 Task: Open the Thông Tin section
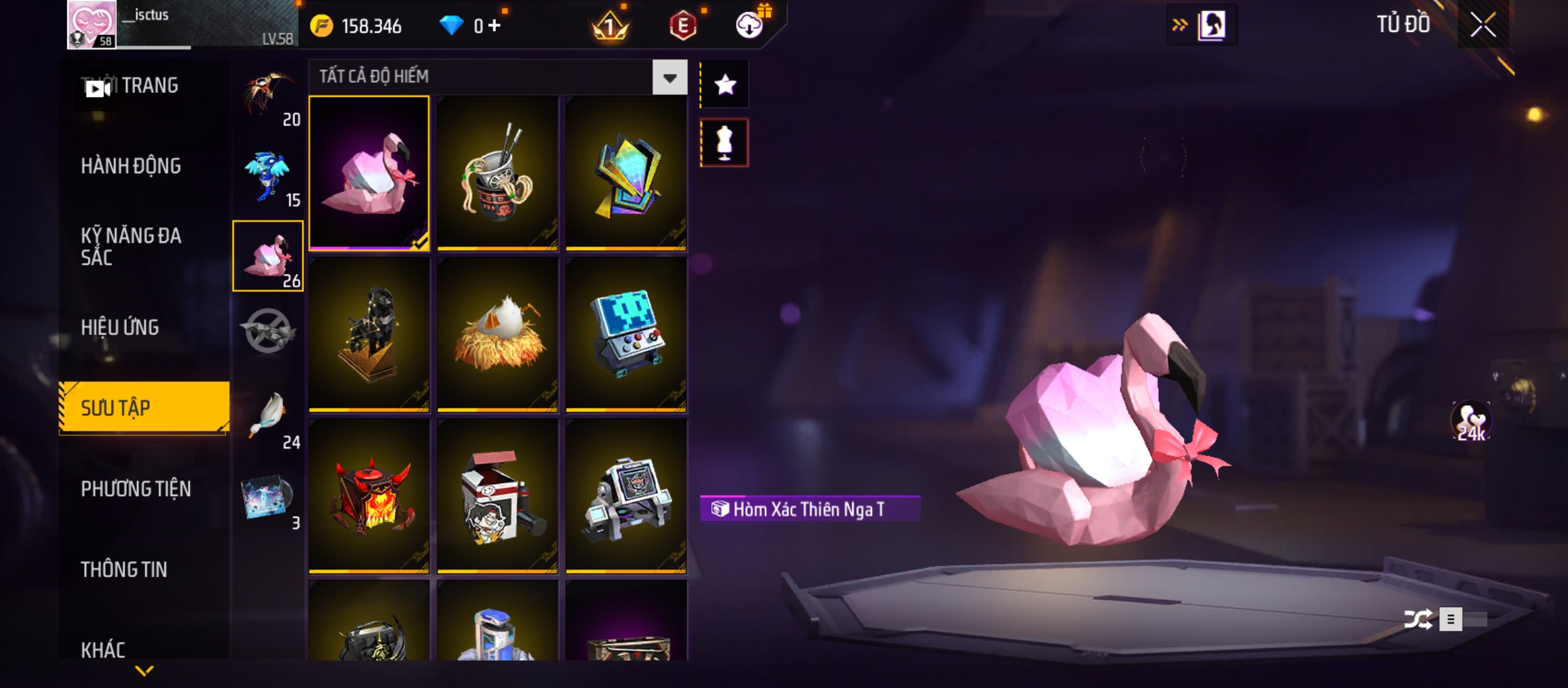(124, 570)
